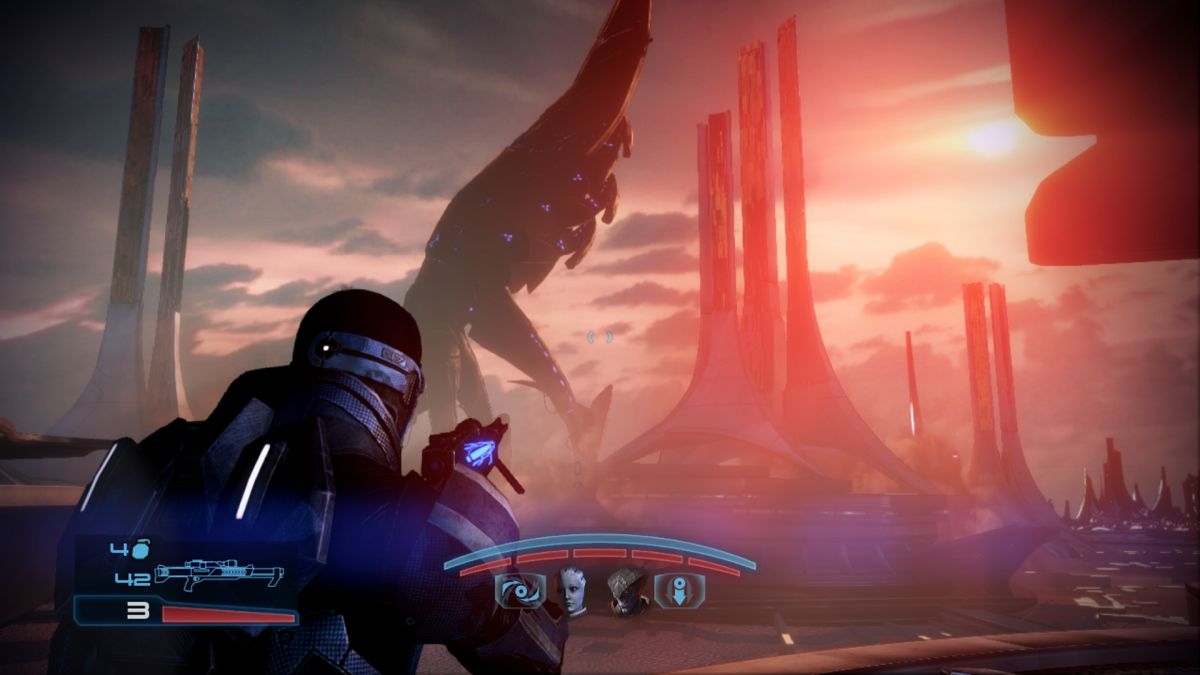The image size is (1200, 675).
Task: Select Liara's squad portrait
Action: point(572,592)
